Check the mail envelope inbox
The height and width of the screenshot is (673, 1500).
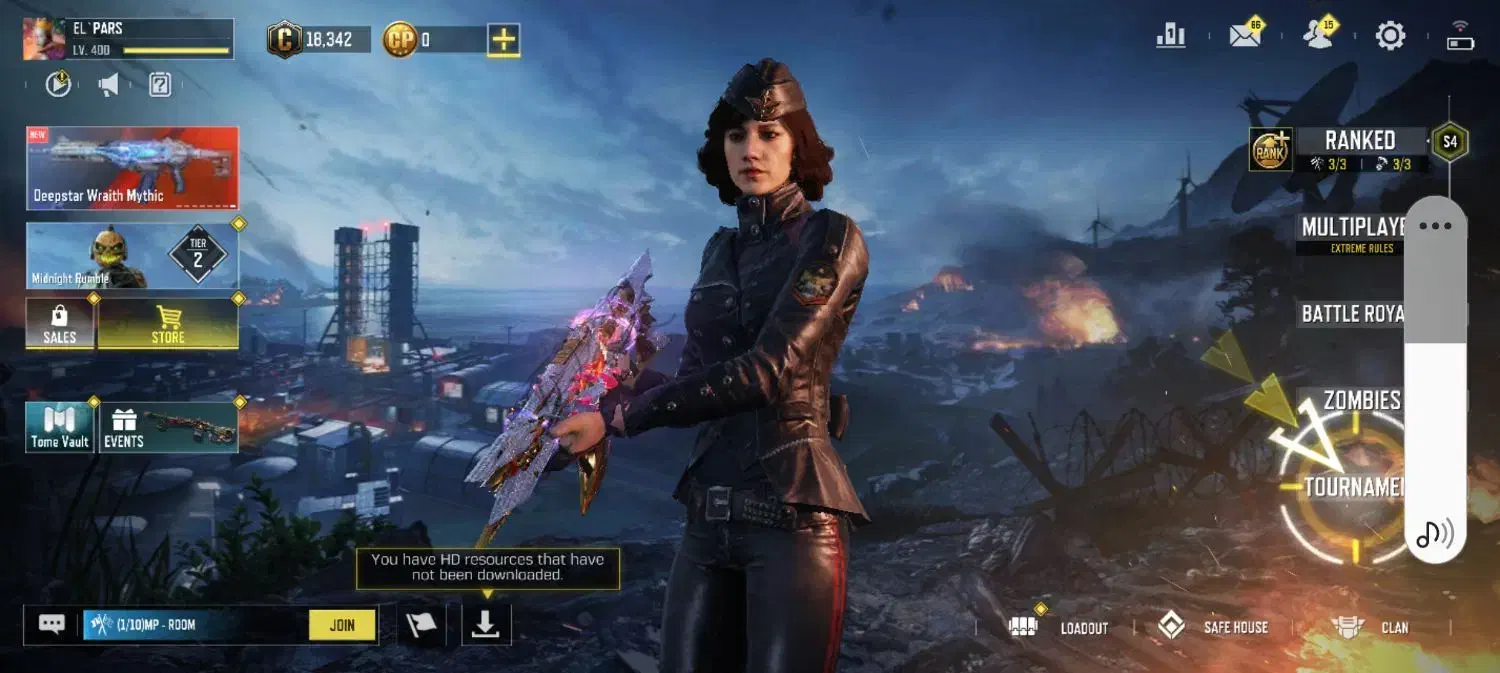[x=1245, y=36]
